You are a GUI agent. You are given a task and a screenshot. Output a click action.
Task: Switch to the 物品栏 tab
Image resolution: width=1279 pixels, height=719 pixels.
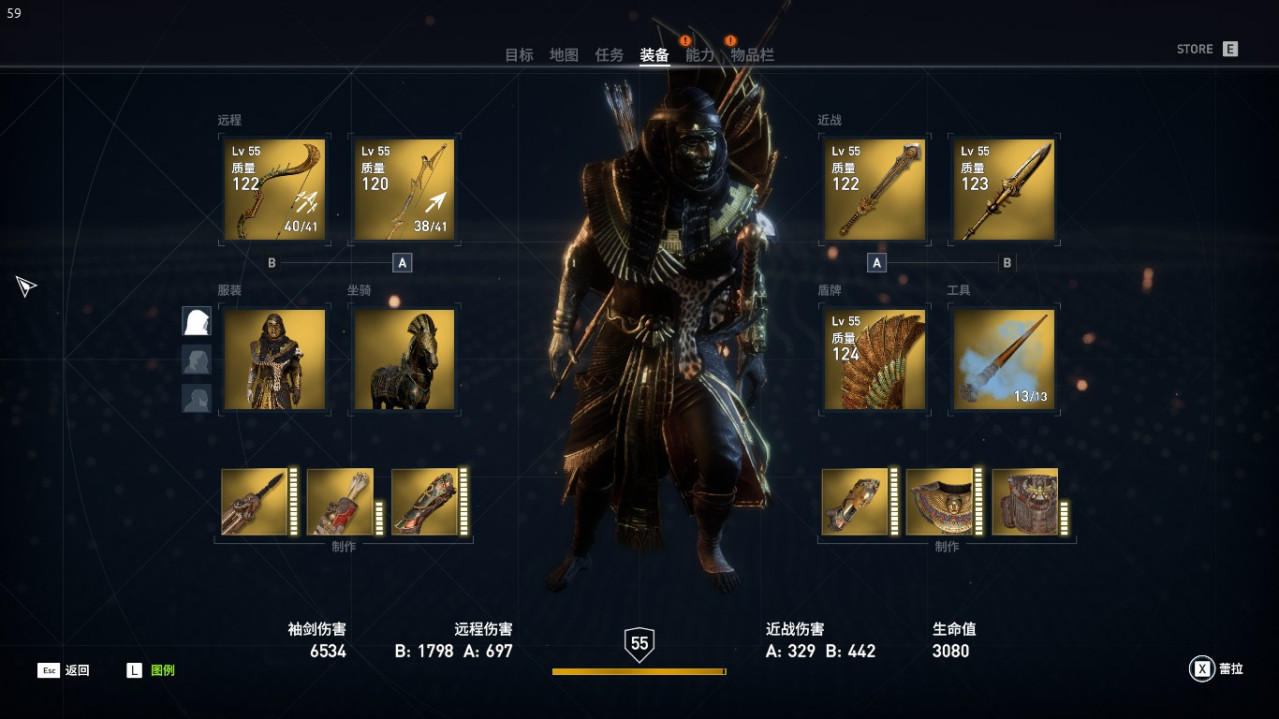pyautogui.click(x=752, y=55)
